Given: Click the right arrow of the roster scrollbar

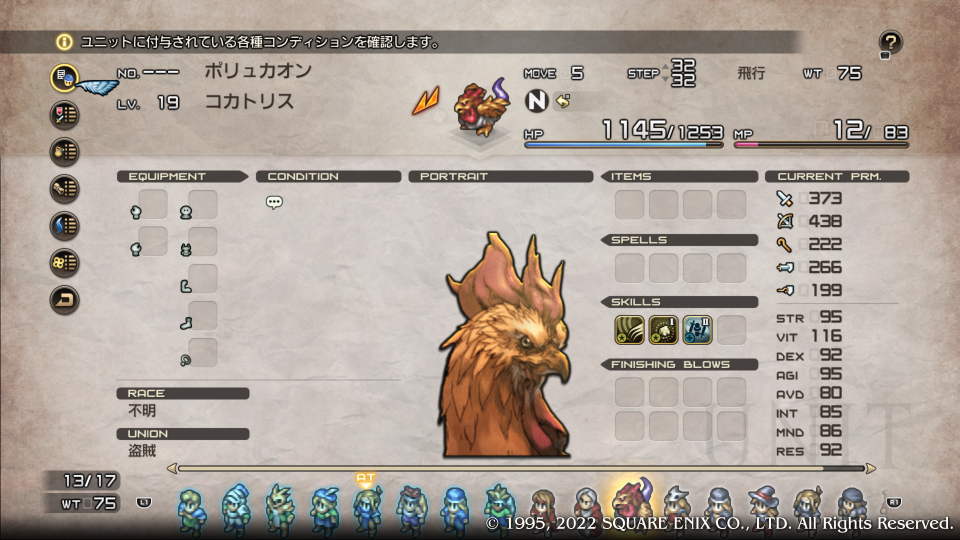Looking at the screenshot, I should [870, 467].
